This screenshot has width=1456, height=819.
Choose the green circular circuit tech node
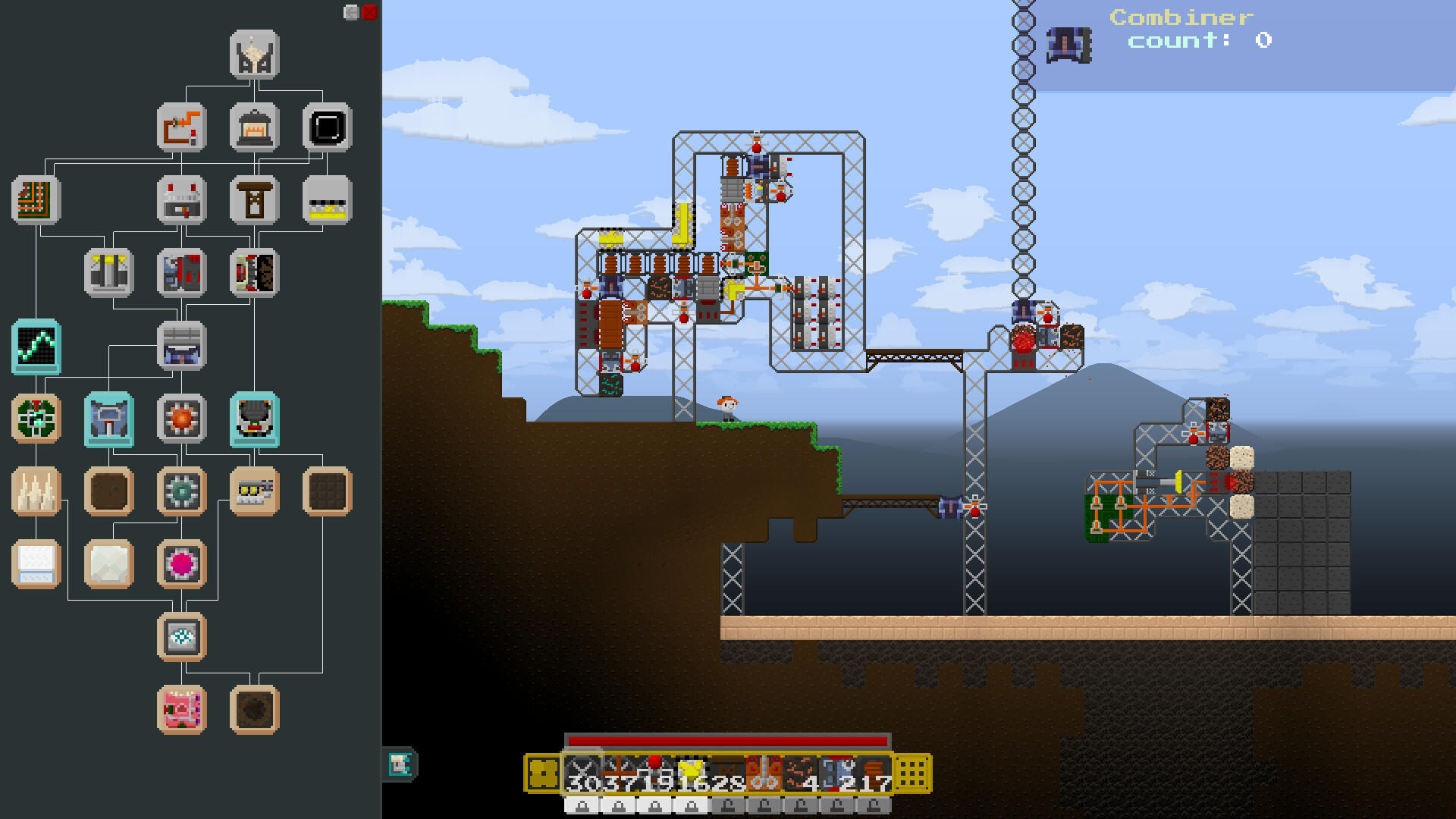point(36,418)
